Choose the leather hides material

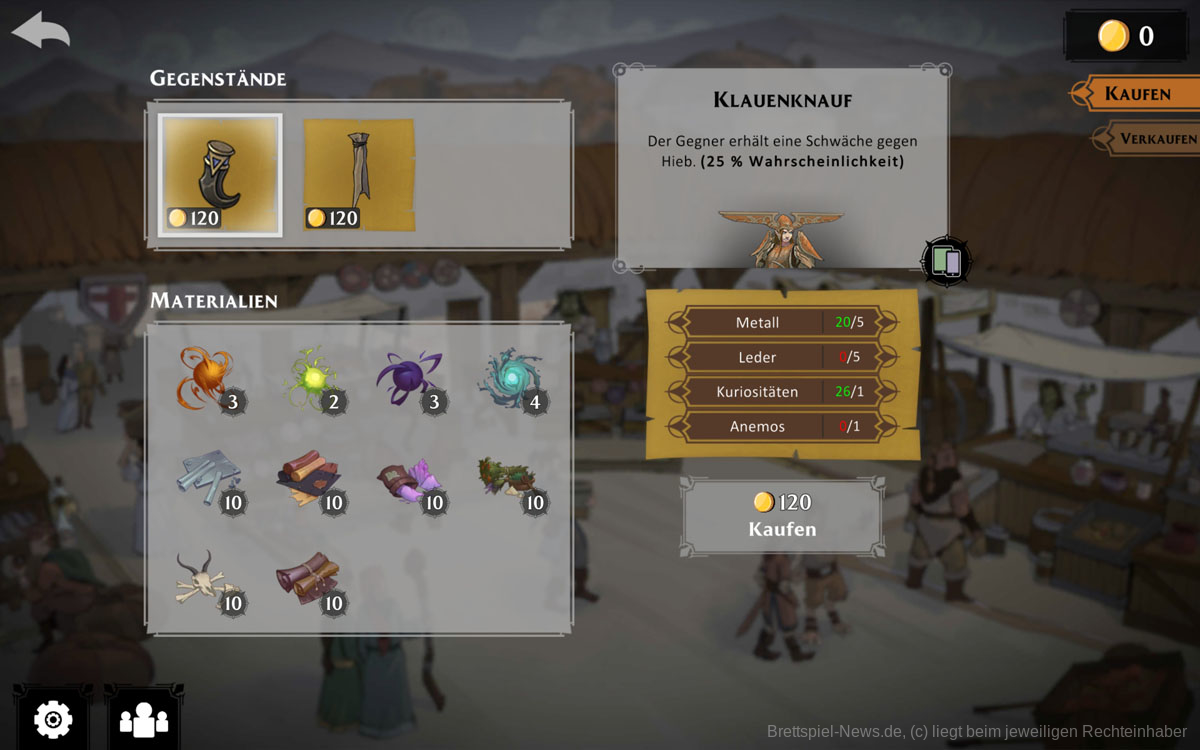tap(310, 480)
